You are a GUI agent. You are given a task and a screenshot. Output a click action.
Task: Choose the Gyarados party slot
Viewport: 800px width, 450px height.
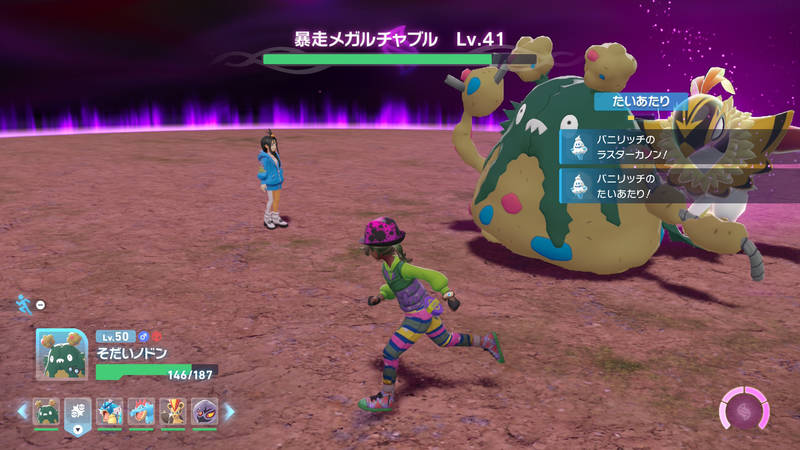coord(110,412)
